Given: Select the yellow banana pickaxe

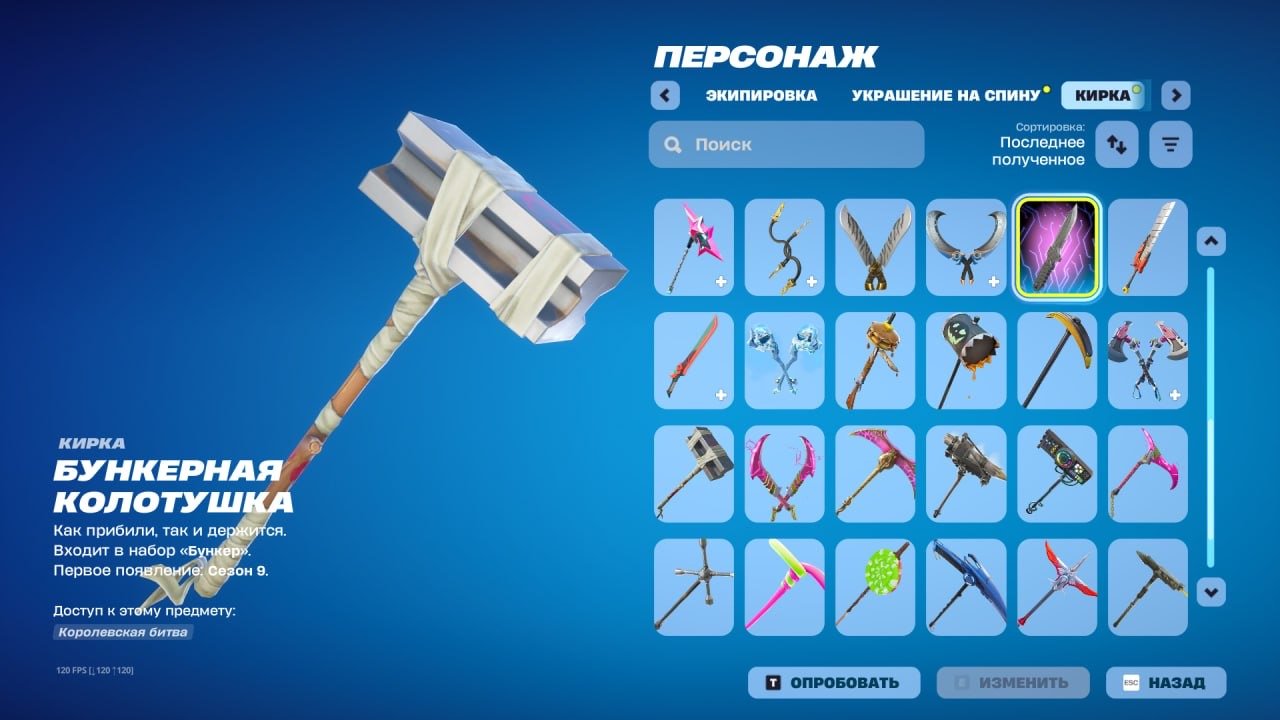Looking at the screenshot, I should (1056, 362).
